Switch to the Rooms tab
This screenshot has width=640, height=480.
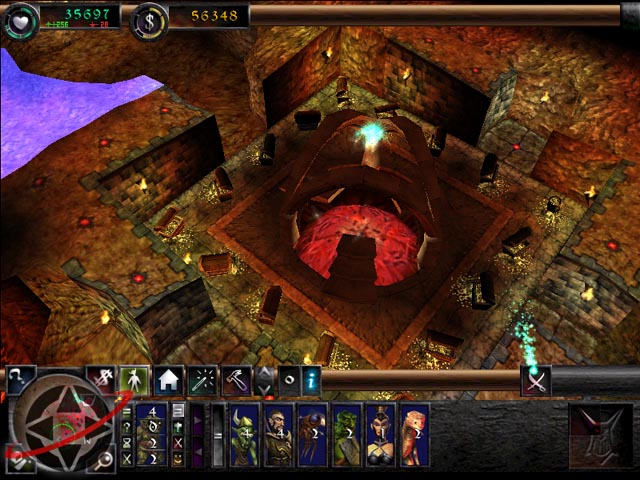(x=167, y=381)
